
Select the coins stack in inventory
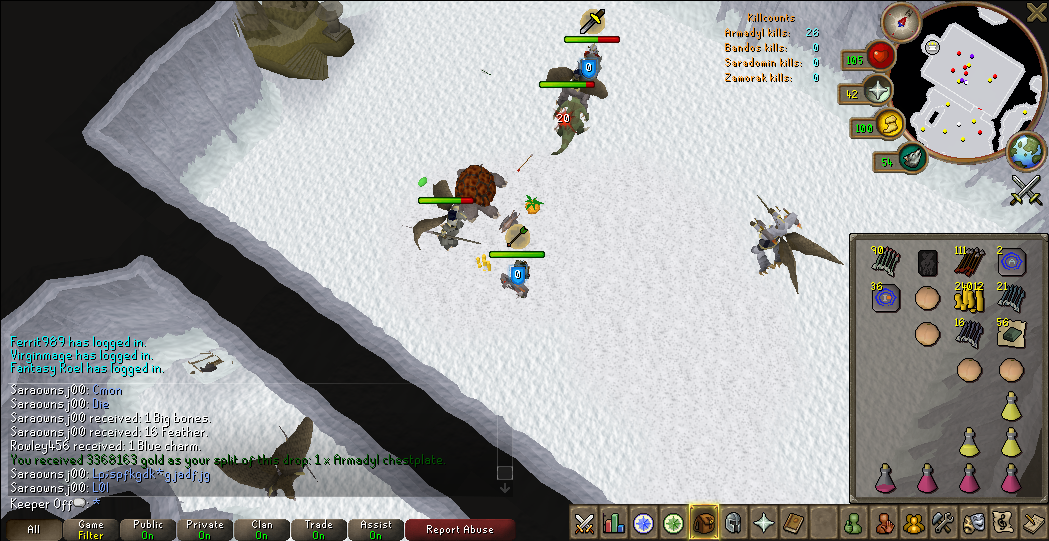tap(968, 297)
